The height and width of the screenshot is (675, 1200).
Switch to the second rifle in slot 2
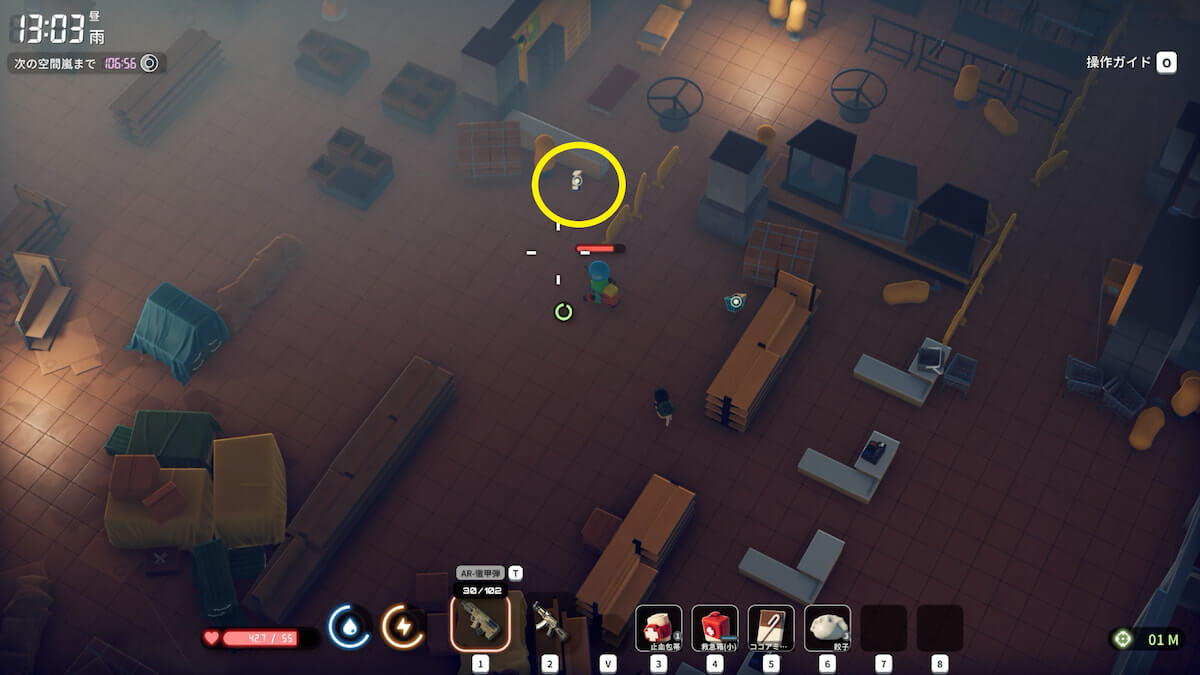[548, 622]
